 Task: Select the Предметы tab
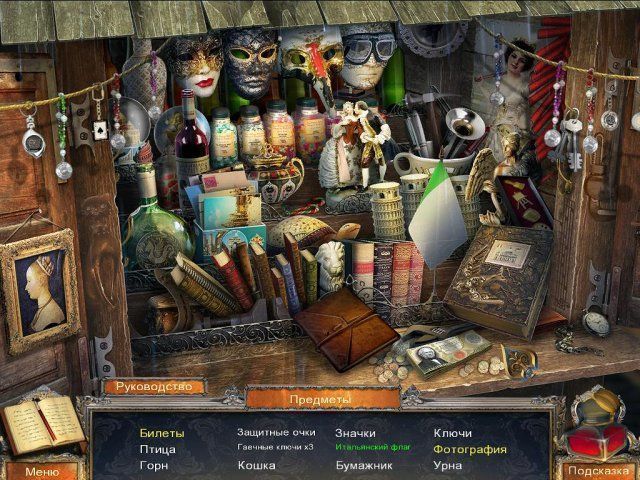(320, 399)
